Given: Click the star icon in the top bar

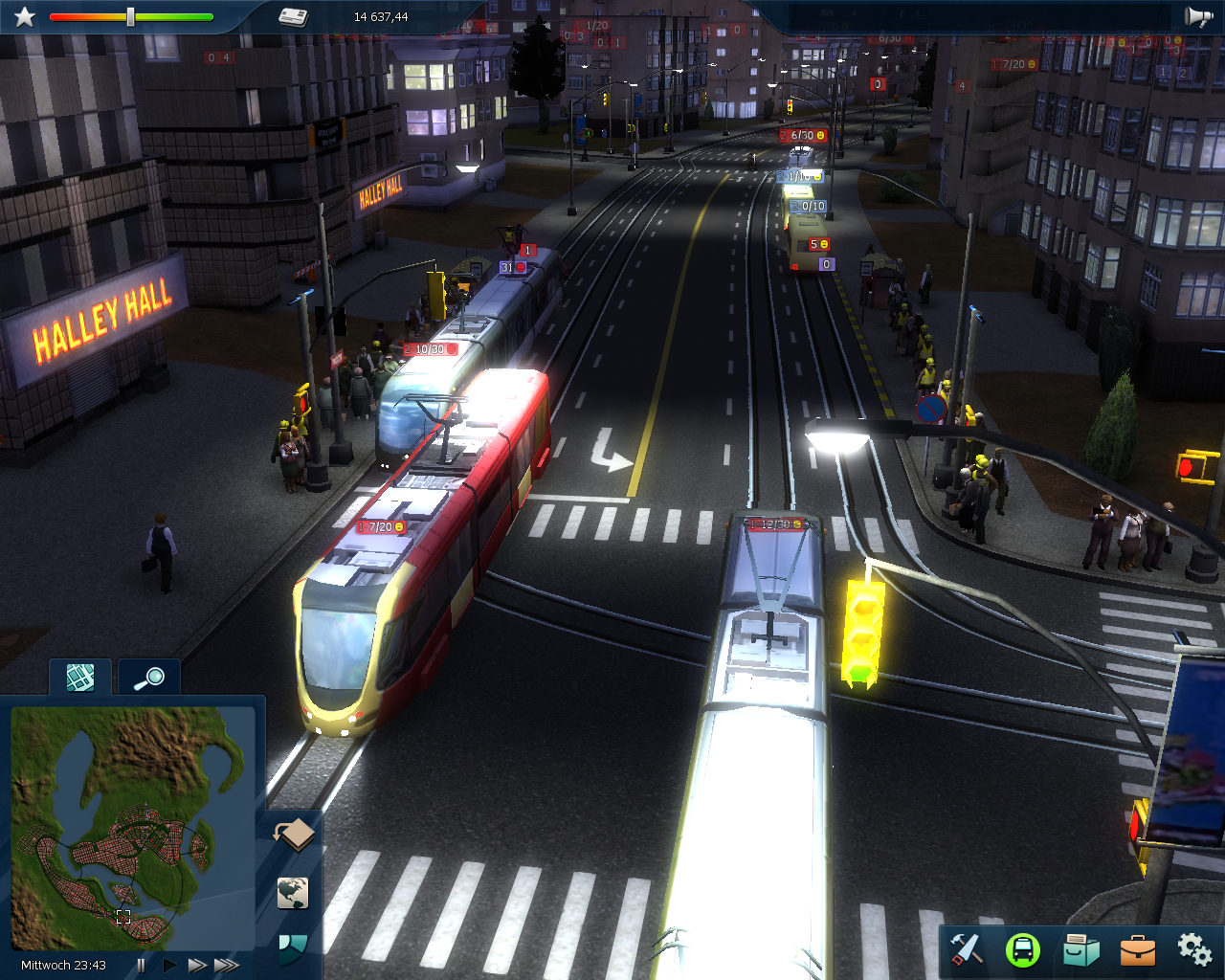Looking at the screenshot, I should coord(25,16).
